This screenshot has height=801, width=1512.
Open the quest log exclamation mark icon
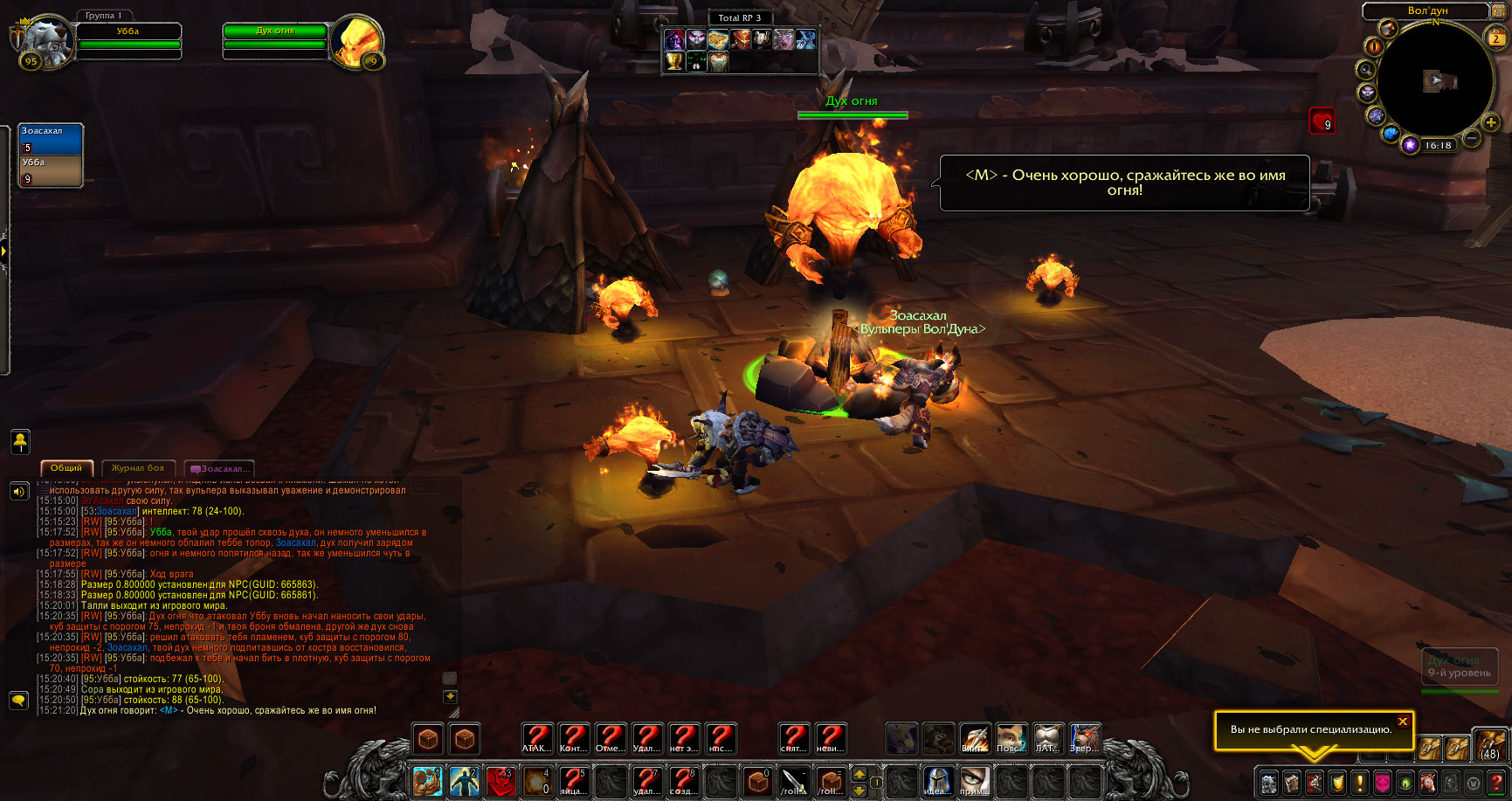(1360, 782)
